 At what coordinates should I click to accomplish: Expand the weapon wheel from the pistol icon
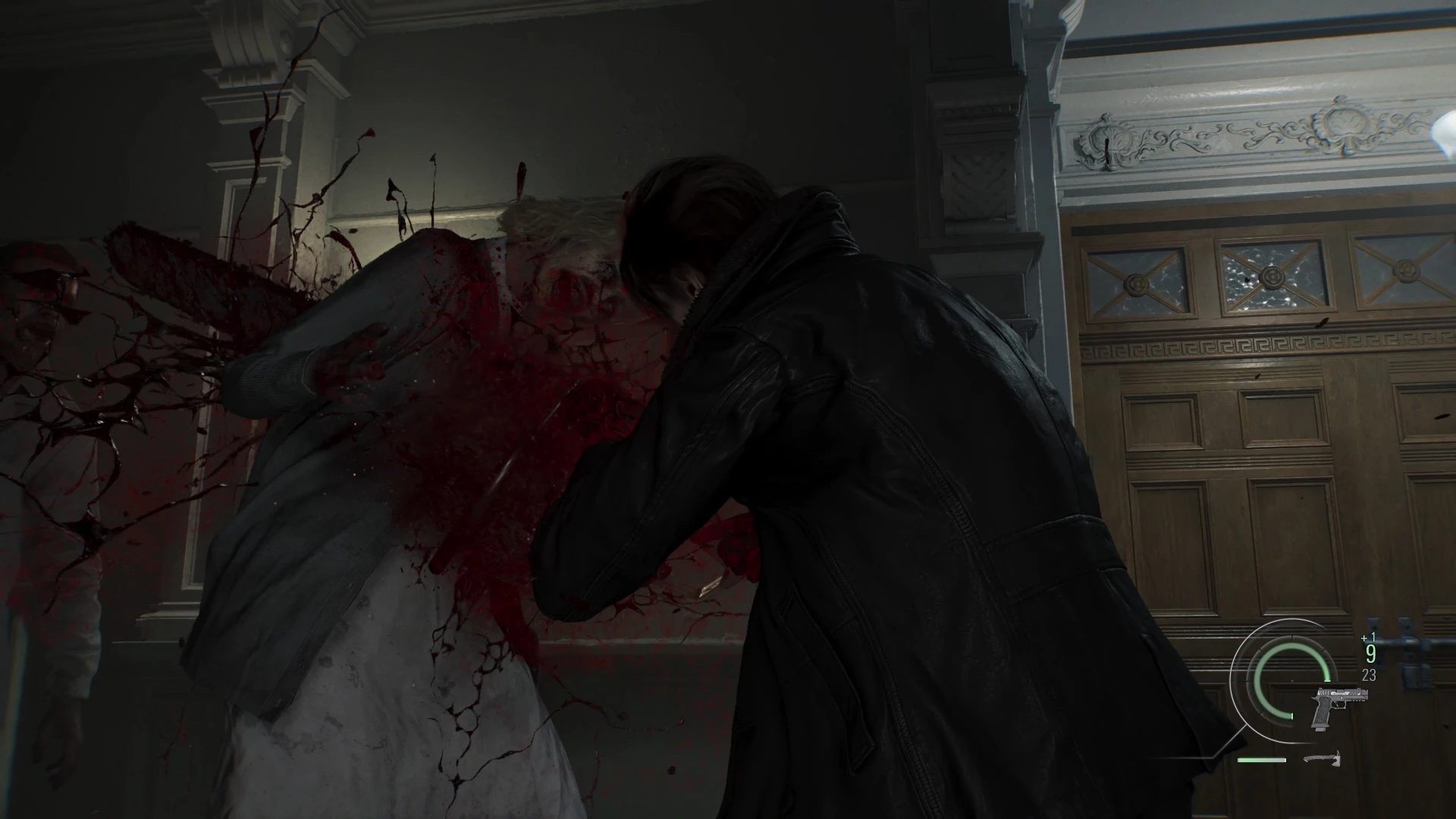click(1340, 707)
